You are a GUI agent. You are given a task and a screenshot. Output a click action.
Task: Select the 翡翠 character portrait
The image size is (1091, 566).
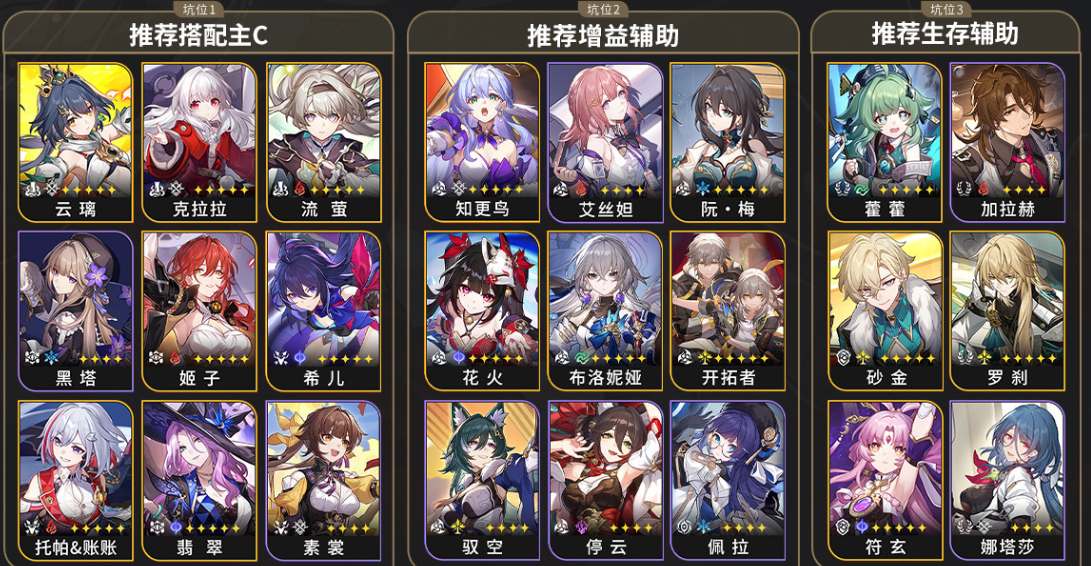point(200,478)
